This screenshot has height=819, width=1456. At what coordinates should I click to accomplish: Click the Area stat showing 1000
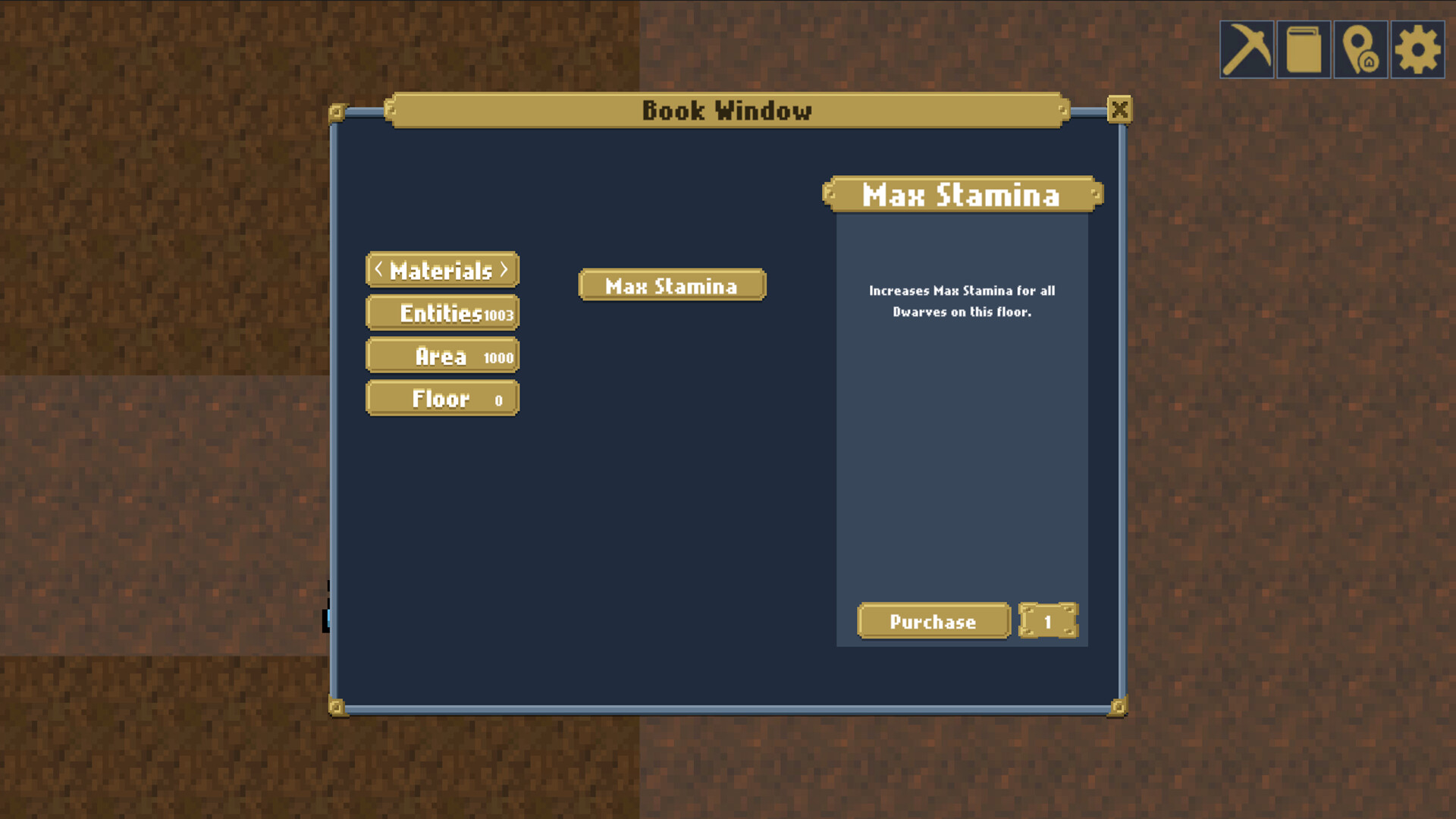[x=442, y=355]
